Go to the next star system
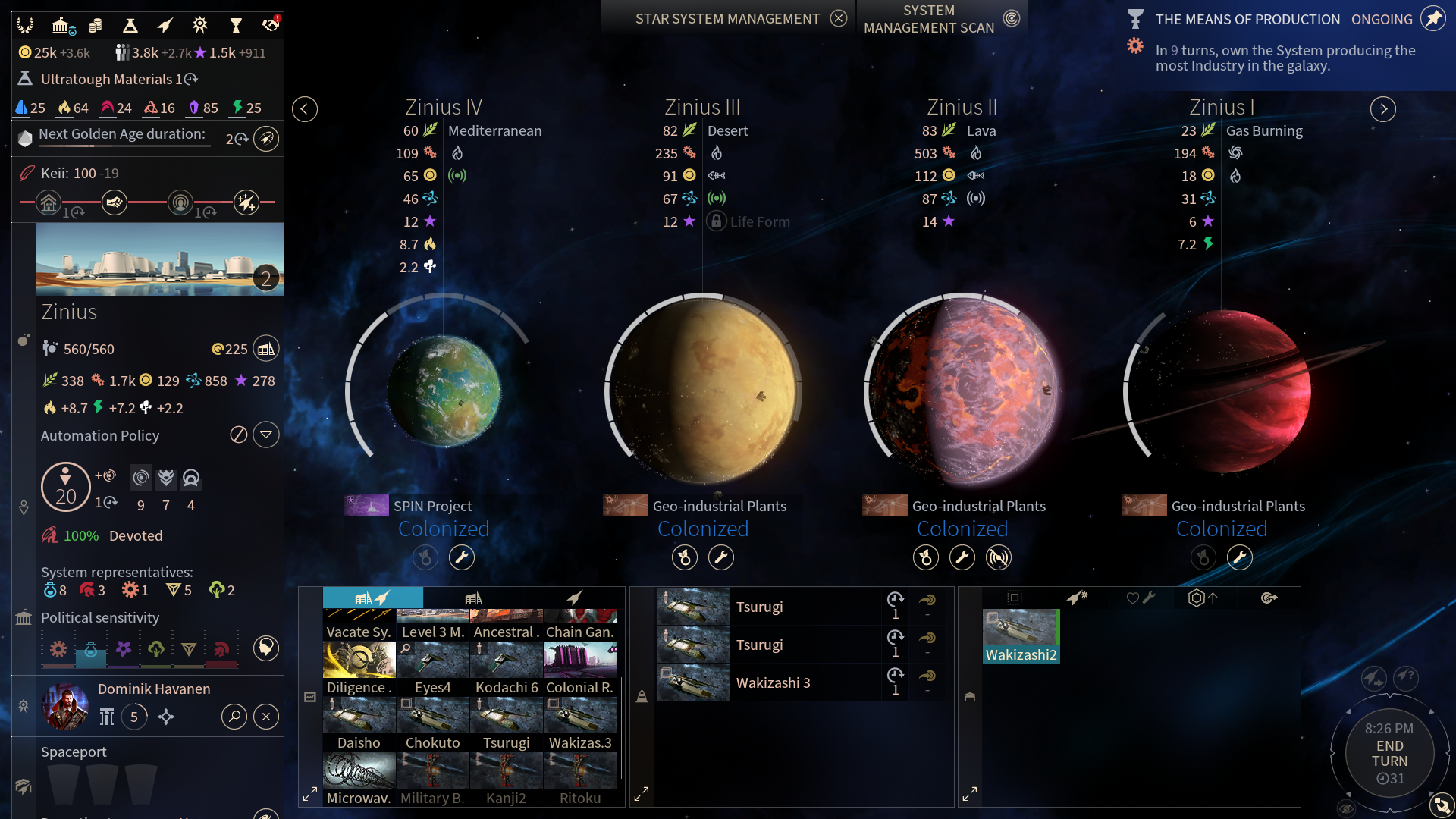 [x=1383, y=109]
